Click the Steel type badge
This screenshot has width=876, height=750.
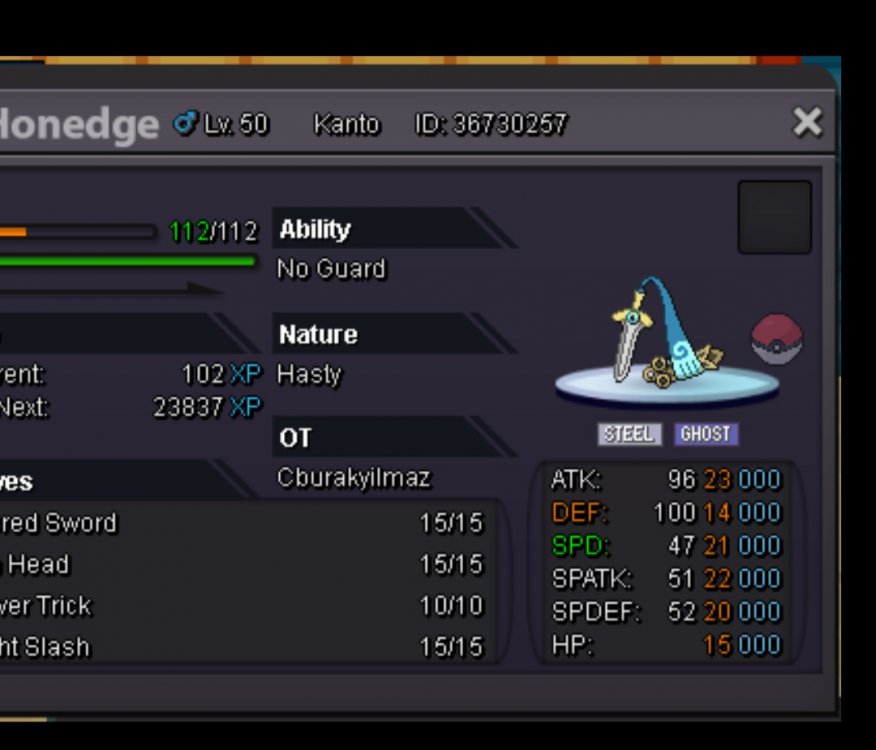pos(629,434)
